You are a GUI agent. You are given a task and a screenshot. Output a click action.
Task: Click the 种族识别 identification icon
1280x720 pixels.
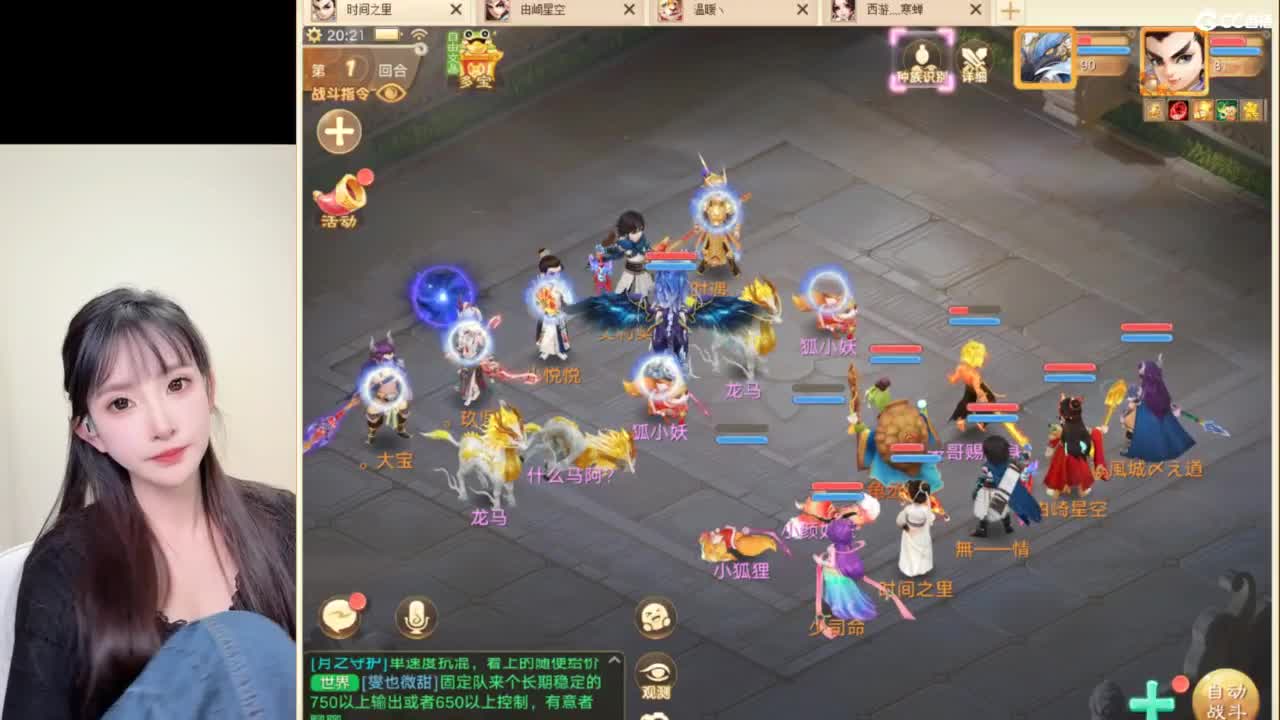coord(920,63)
